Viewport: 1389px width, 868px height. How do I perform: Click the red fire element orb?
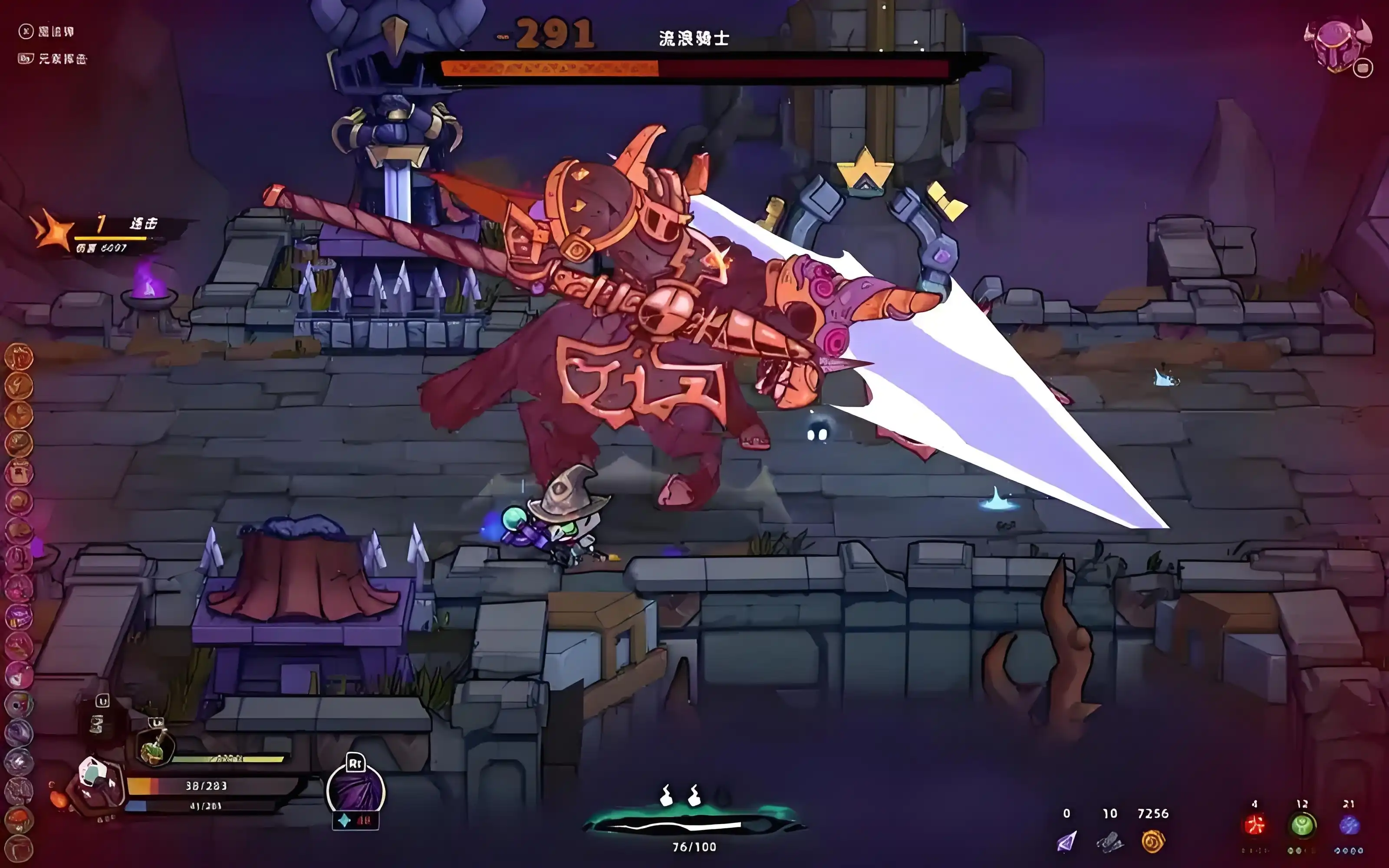click(x=1255, y=825)
